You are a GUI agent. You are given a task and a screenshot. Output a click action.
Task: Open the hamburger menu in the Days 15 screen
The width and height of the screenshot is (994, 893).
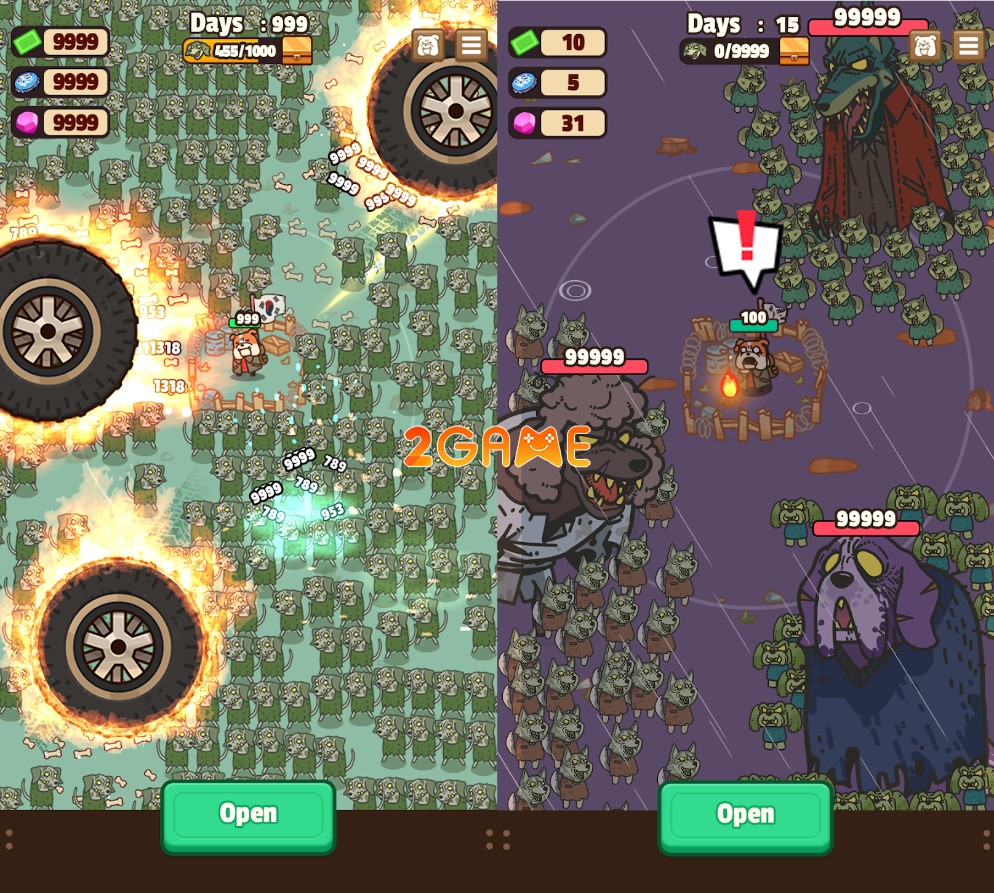[968, 45]
